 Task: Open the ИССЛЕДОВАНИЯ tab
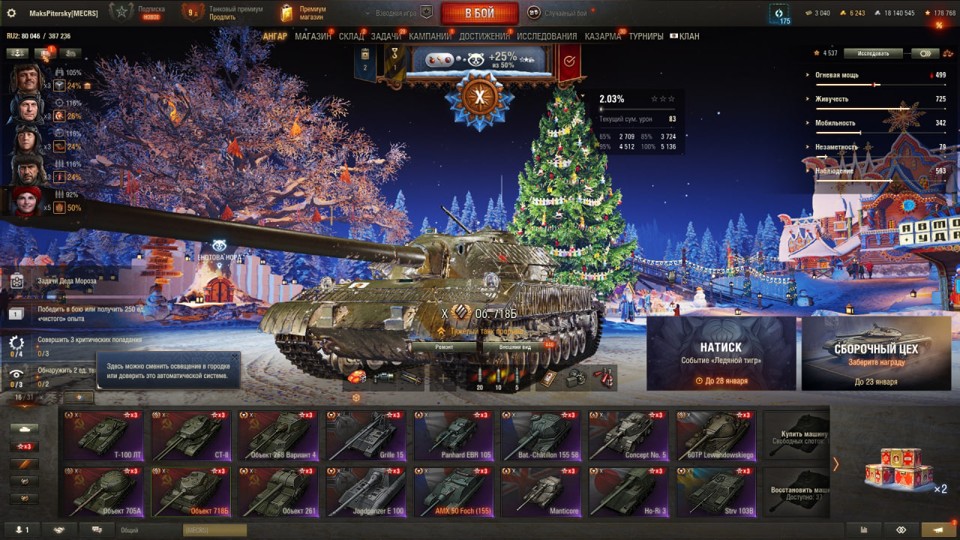(x=547, y=37)
